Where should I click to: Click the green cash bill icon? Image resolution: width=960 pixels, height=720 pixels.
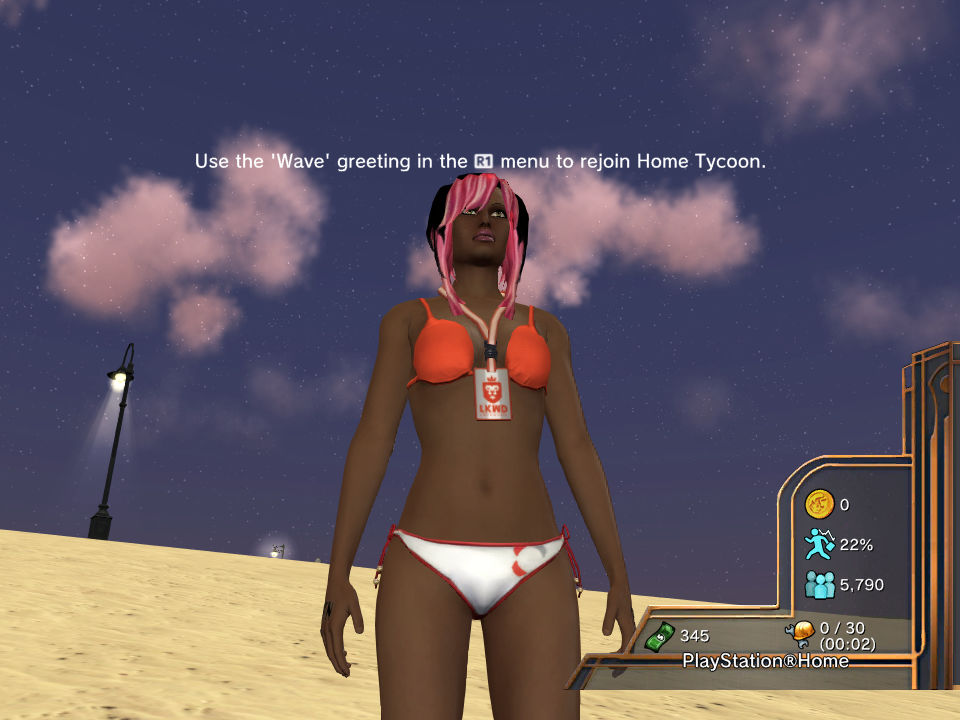661,635
